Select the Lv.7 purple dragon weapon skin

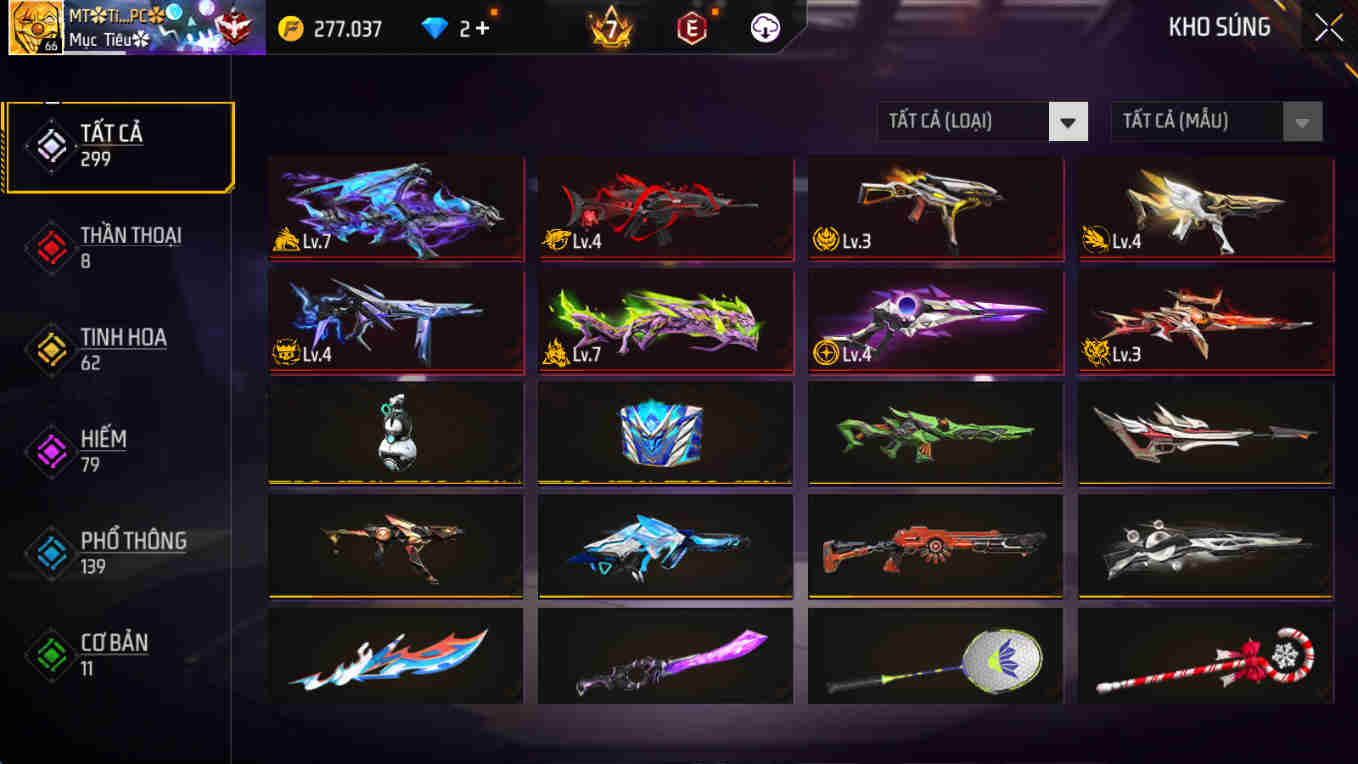396,207
